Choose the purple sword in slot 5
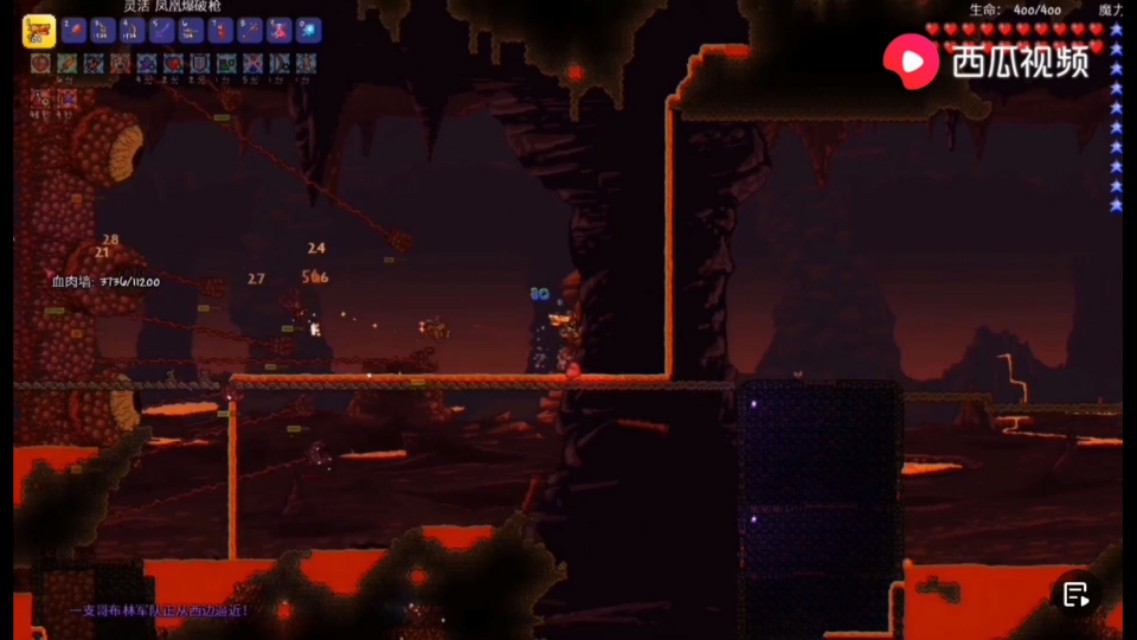Screen dimensions: 1137x640 coord(161,31)
